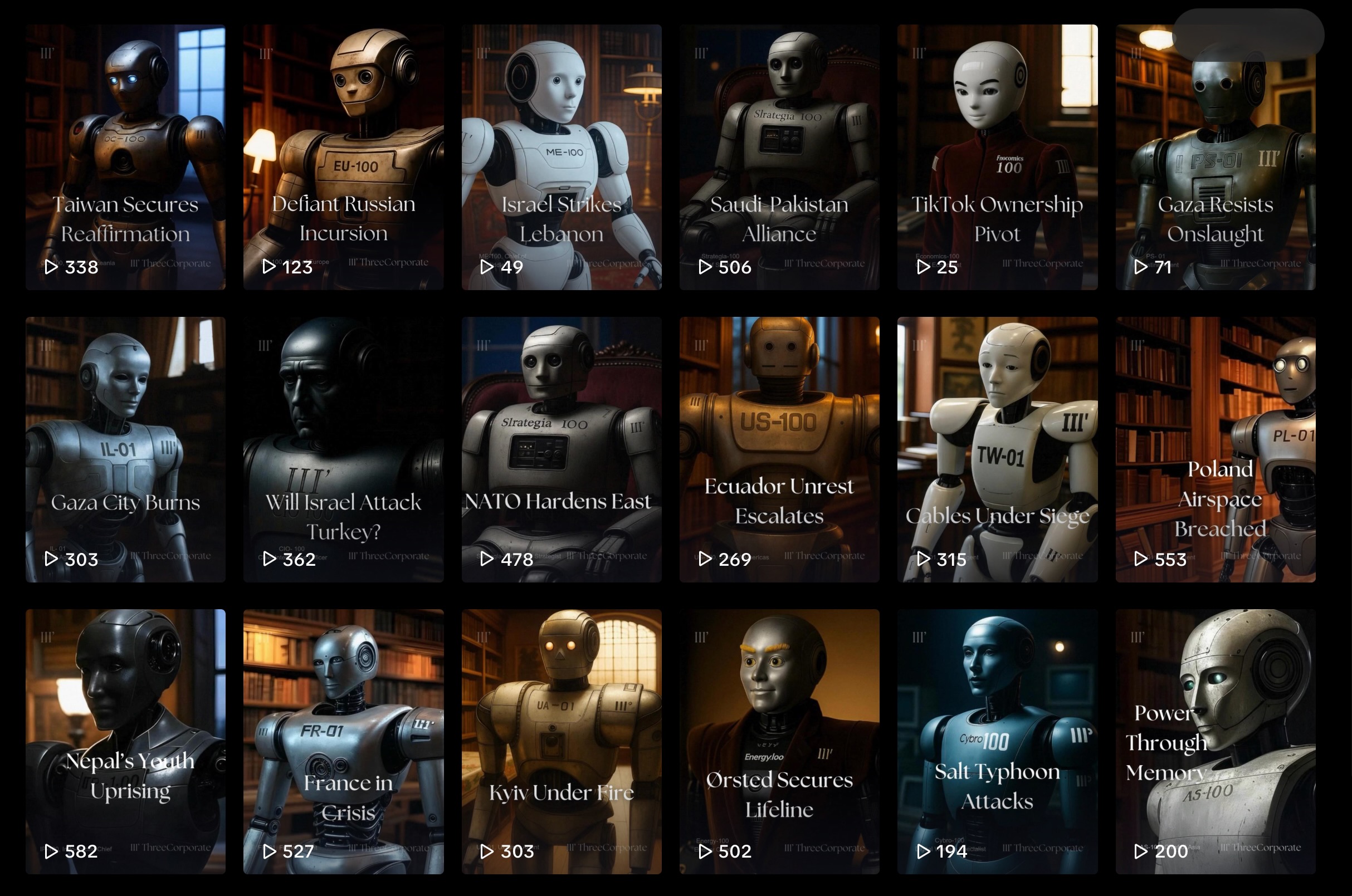Open the Ørsted Secures Lifeline video
The width and height of the screenshot is (1352, 896).
(x=779, y=741)
